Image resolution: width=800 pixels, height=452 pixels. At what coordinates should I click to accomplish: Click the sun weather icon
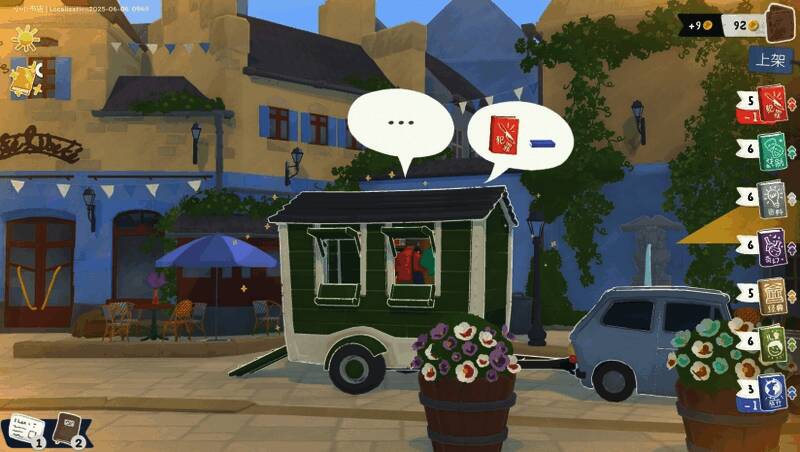coord(24,38)
